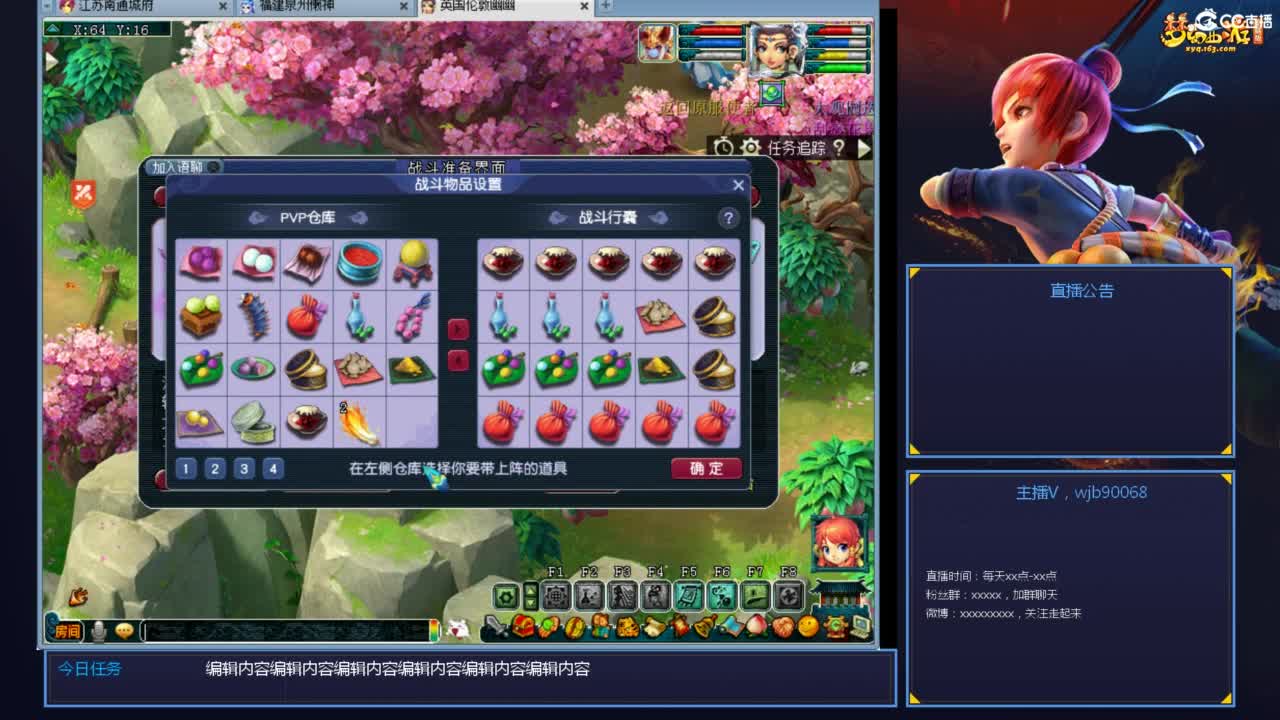Open warehouse page 2 in PVP仓库
Image resolution: width=1280 pixels, height=720 pixels.
tap(214, 468)
